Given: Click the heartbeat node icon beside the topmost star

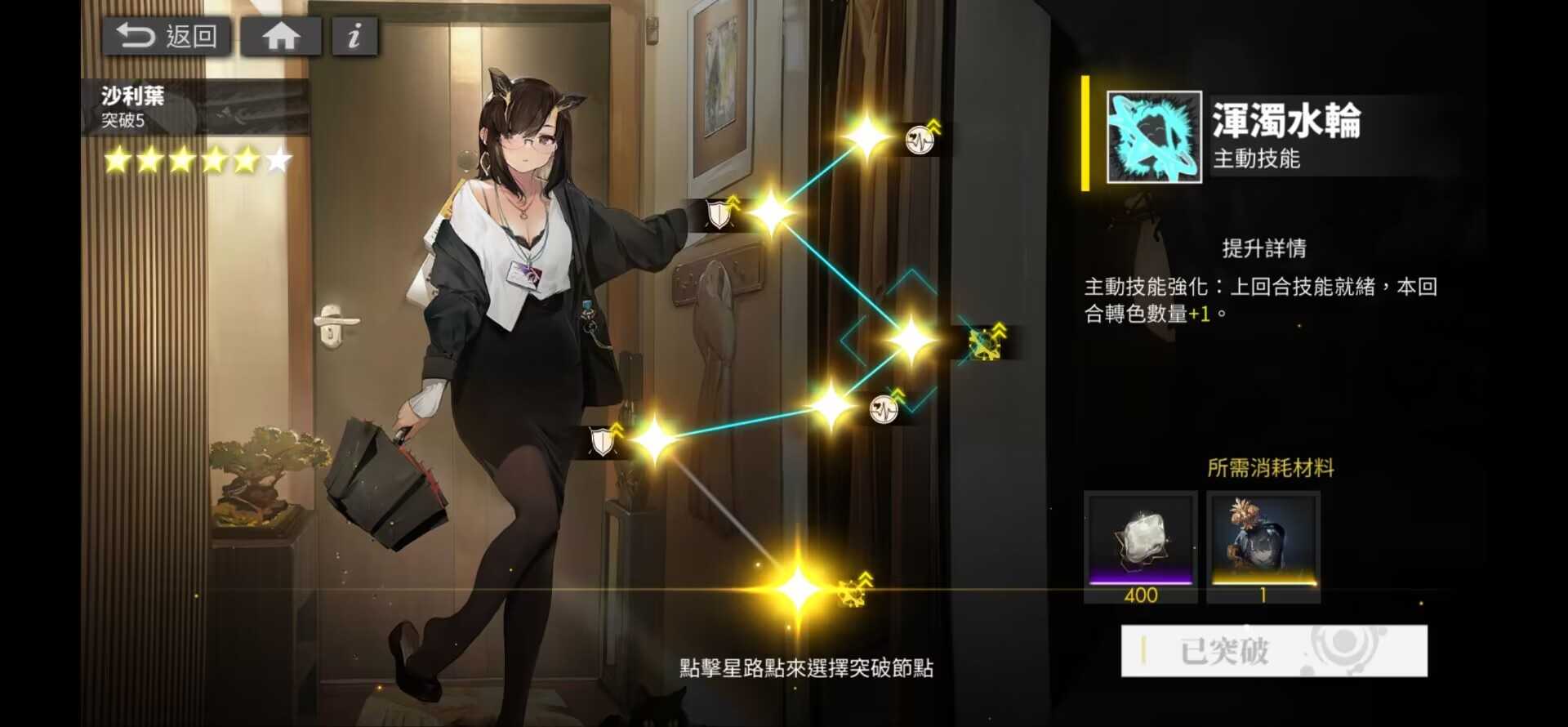Looking at the screenshot, I should click(x=918, y=139).
